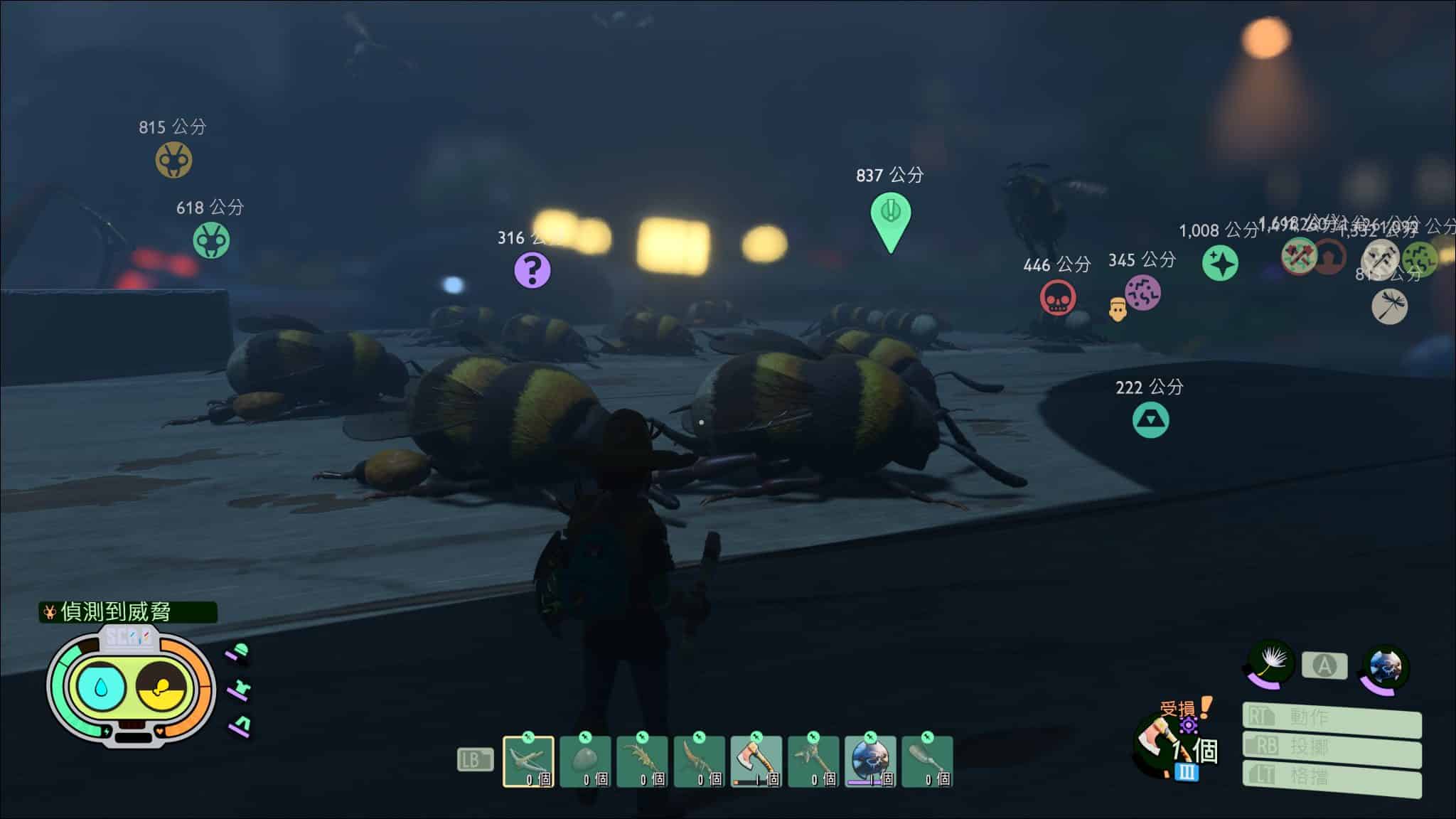Select the crossbow hotbar slot

(x=528, y=761)
